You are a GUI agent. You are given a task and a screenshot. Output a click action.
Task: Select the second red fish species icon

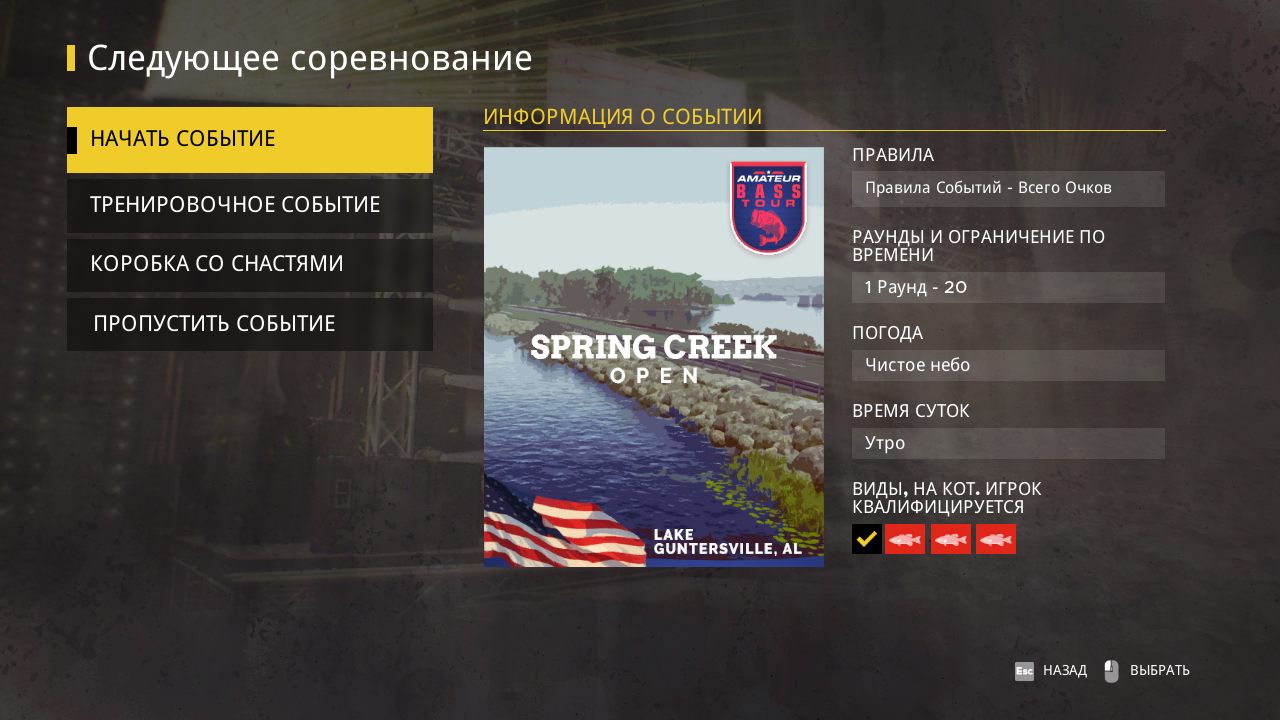950,538
